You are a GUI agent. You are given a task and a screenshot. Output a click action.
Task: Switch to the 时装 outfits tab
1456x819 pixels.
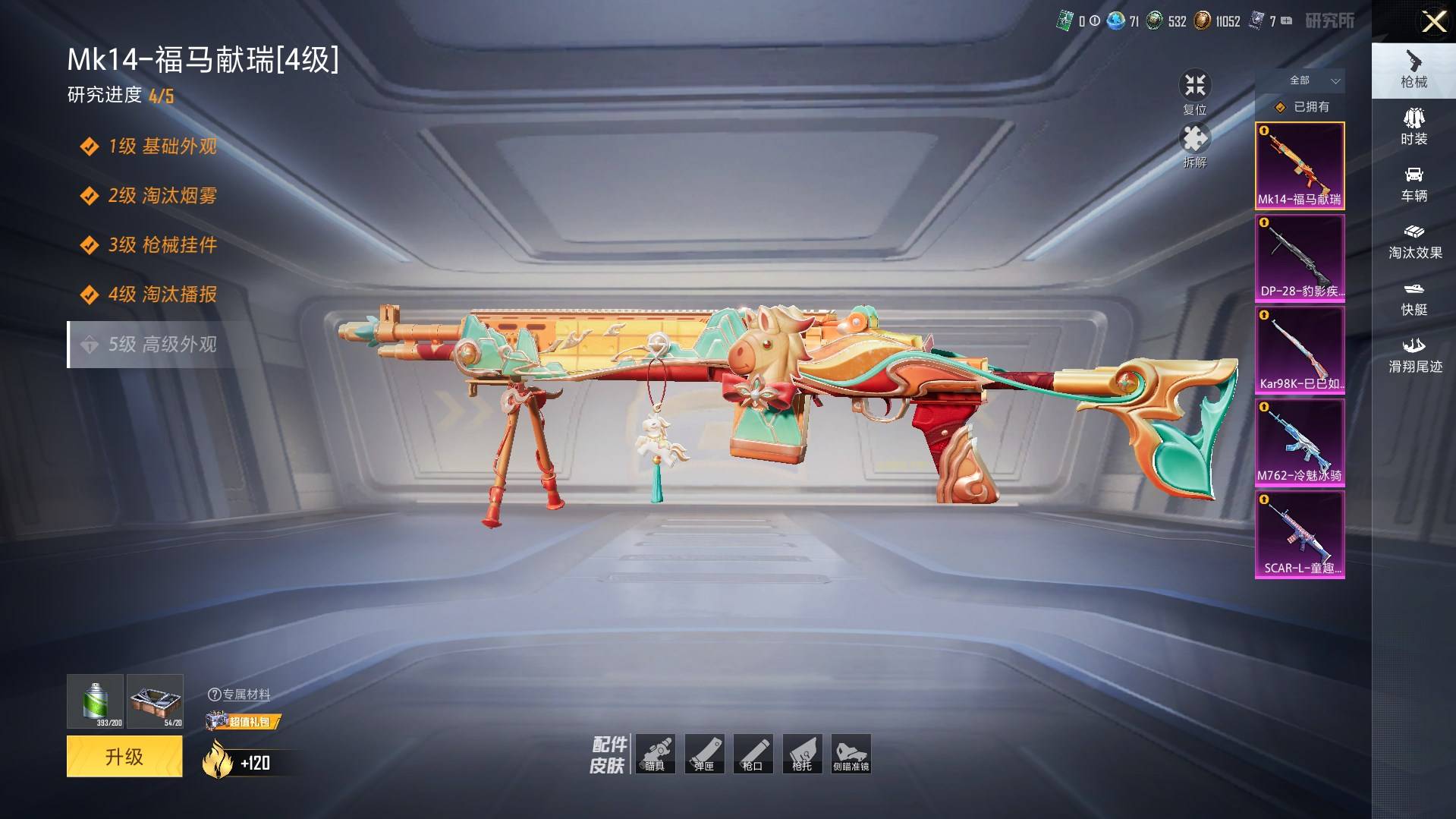coord(1414,127)
